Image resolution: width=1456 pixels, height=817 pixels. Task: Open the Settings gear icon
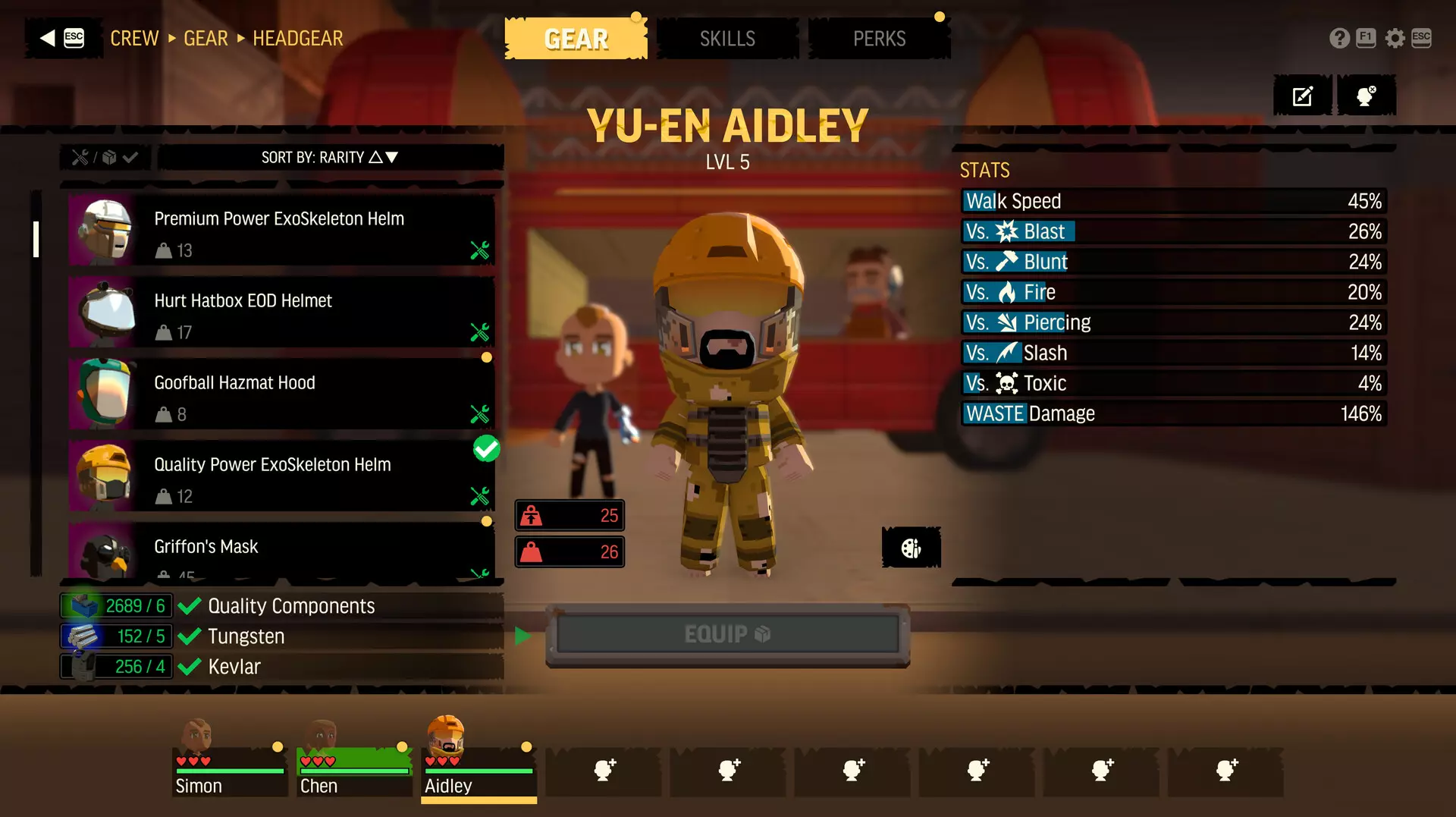coord(1395,38)
